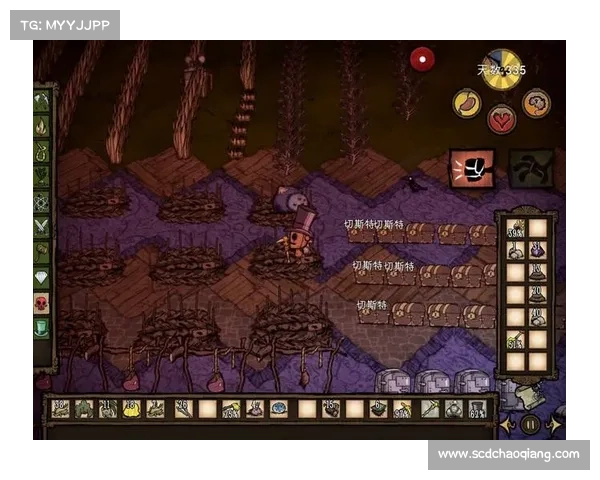Rotate camera with the right arrow
The width and height of the screenshot is (600, 480).
pos(554,424)
